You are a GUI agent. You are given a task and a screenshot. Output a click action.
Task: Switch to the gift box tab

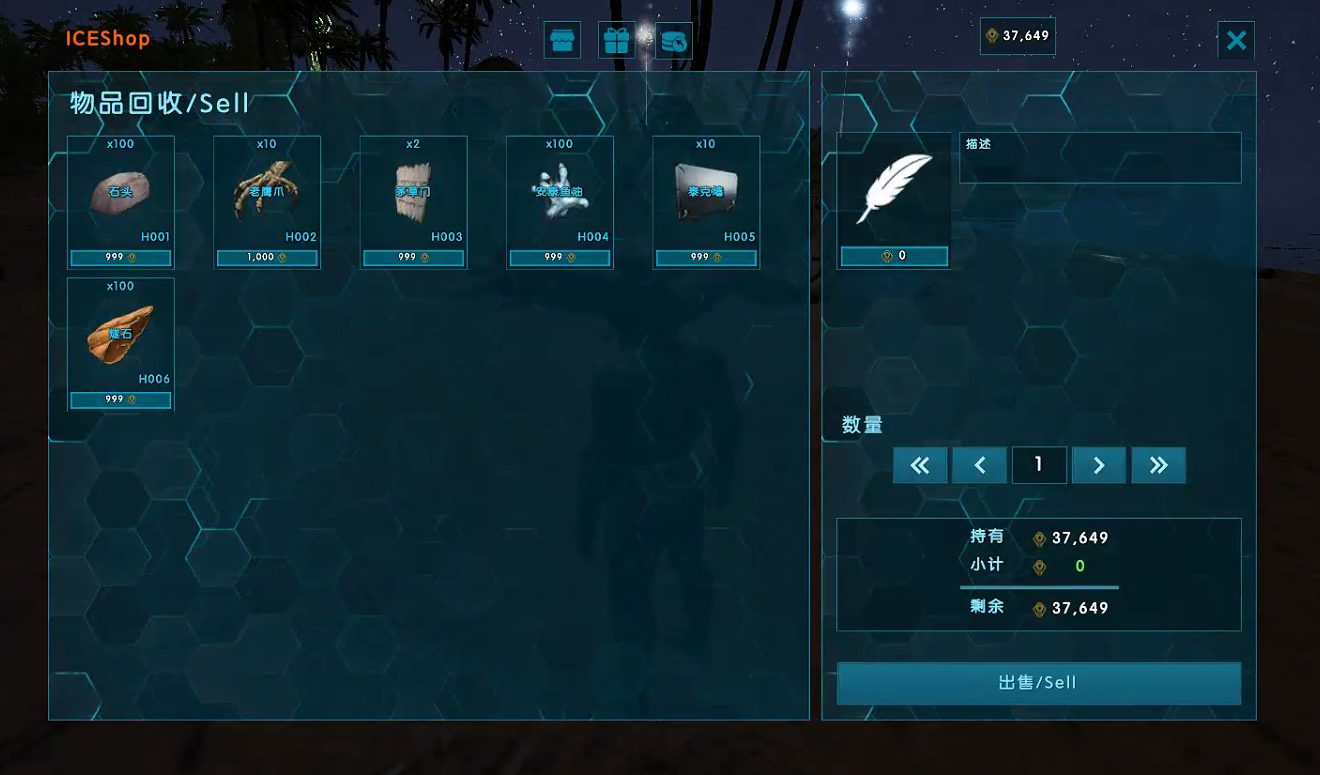(617, 41)
